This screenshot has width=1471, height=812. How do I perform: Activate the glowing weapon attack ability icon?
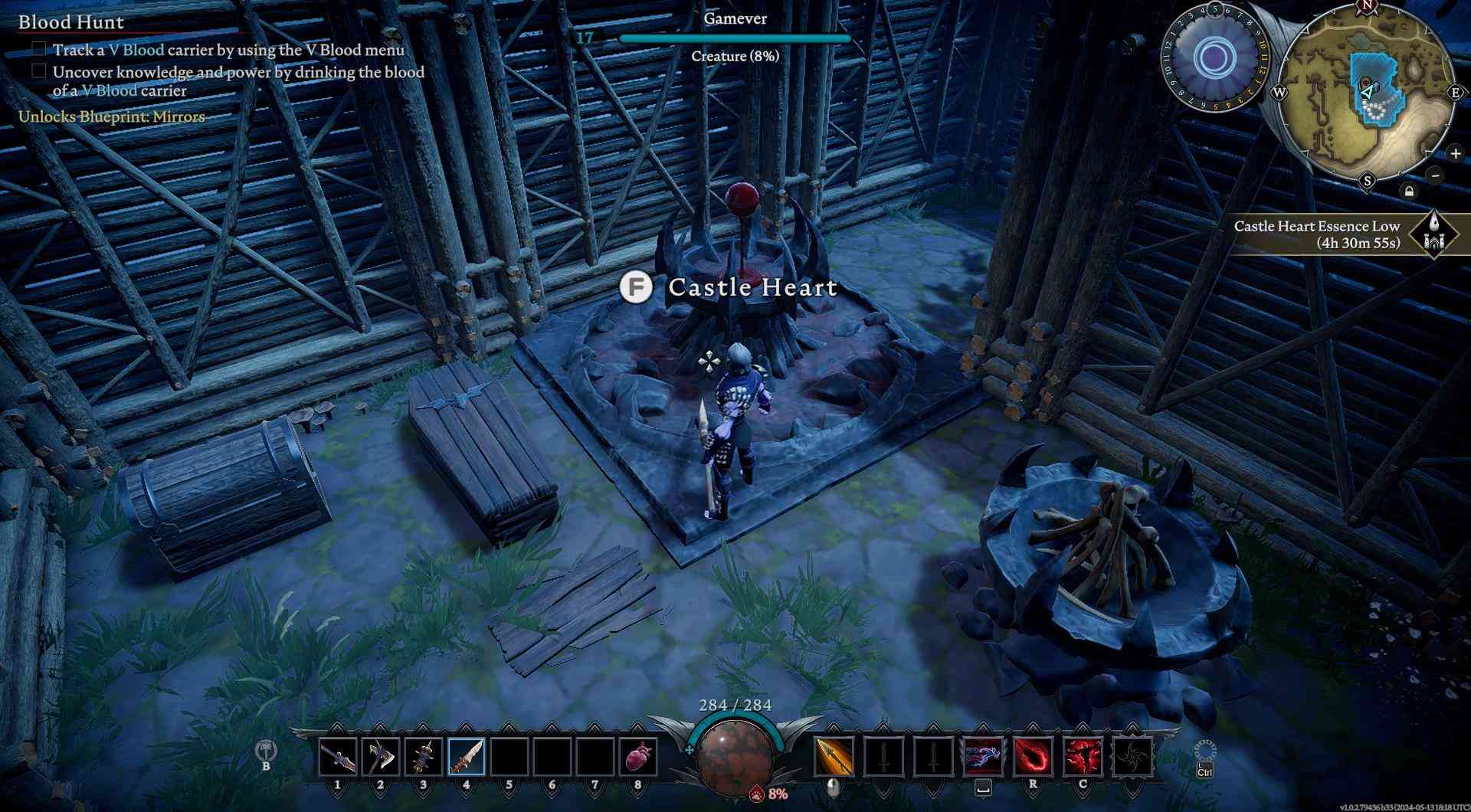tap(835, 755)
